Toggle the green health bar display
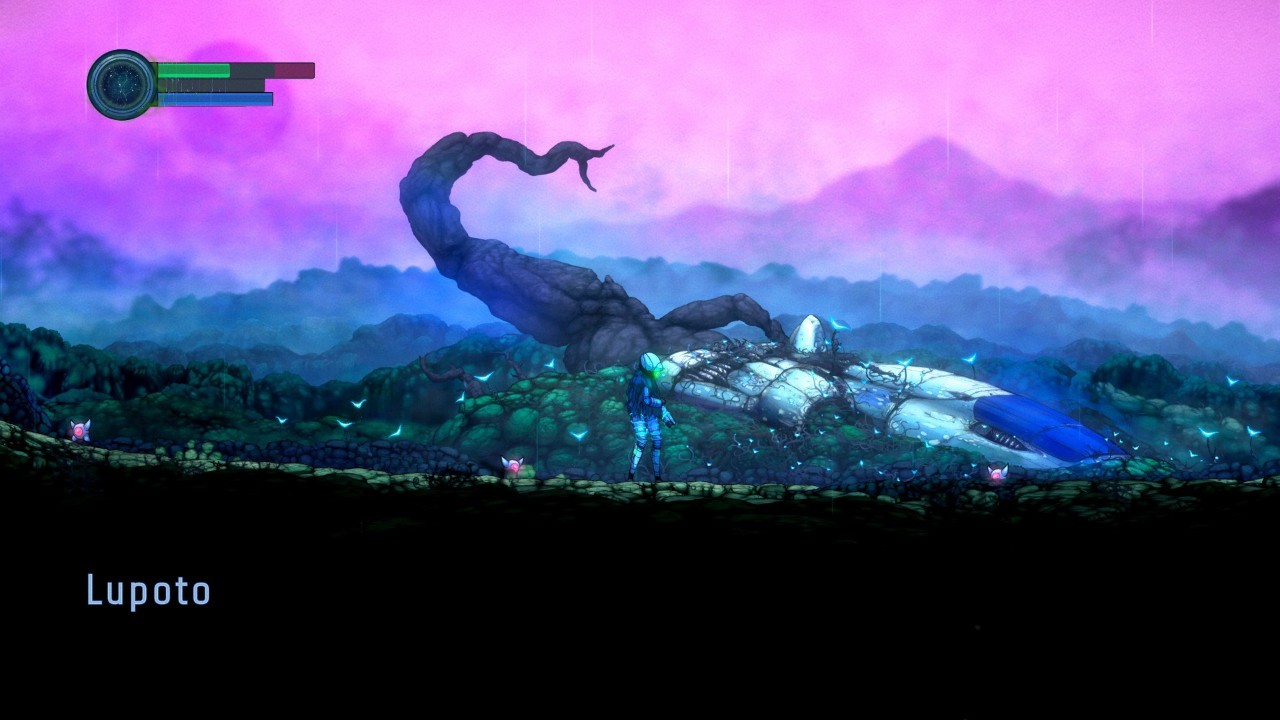This screenshot has height=720, width=1280. (195, 70)
